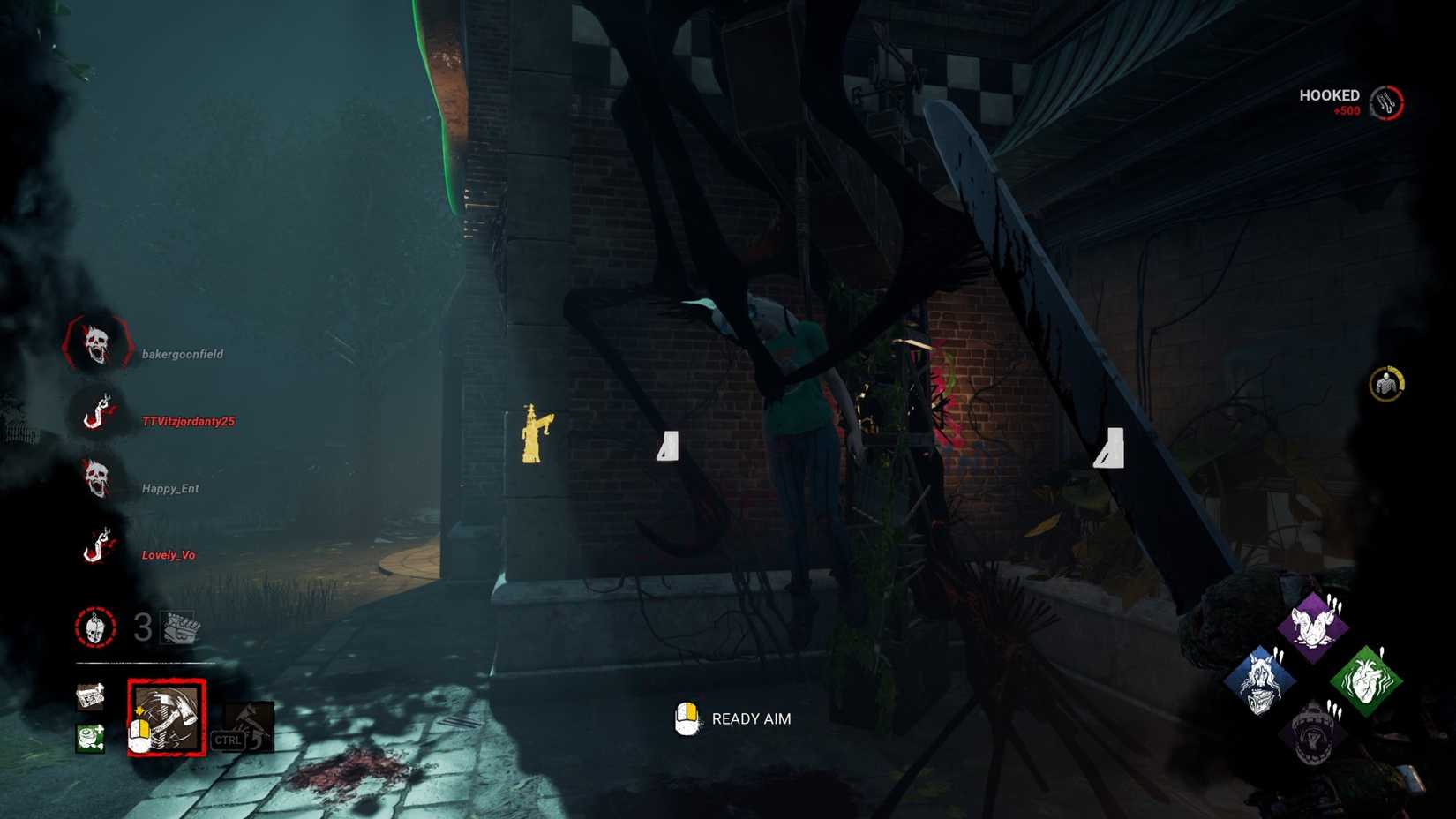Image resolution: width=1456 pixels, height=819 pixels.
Task: Click the secondary ability icon next to CTRL
Action: click(250, 725)
